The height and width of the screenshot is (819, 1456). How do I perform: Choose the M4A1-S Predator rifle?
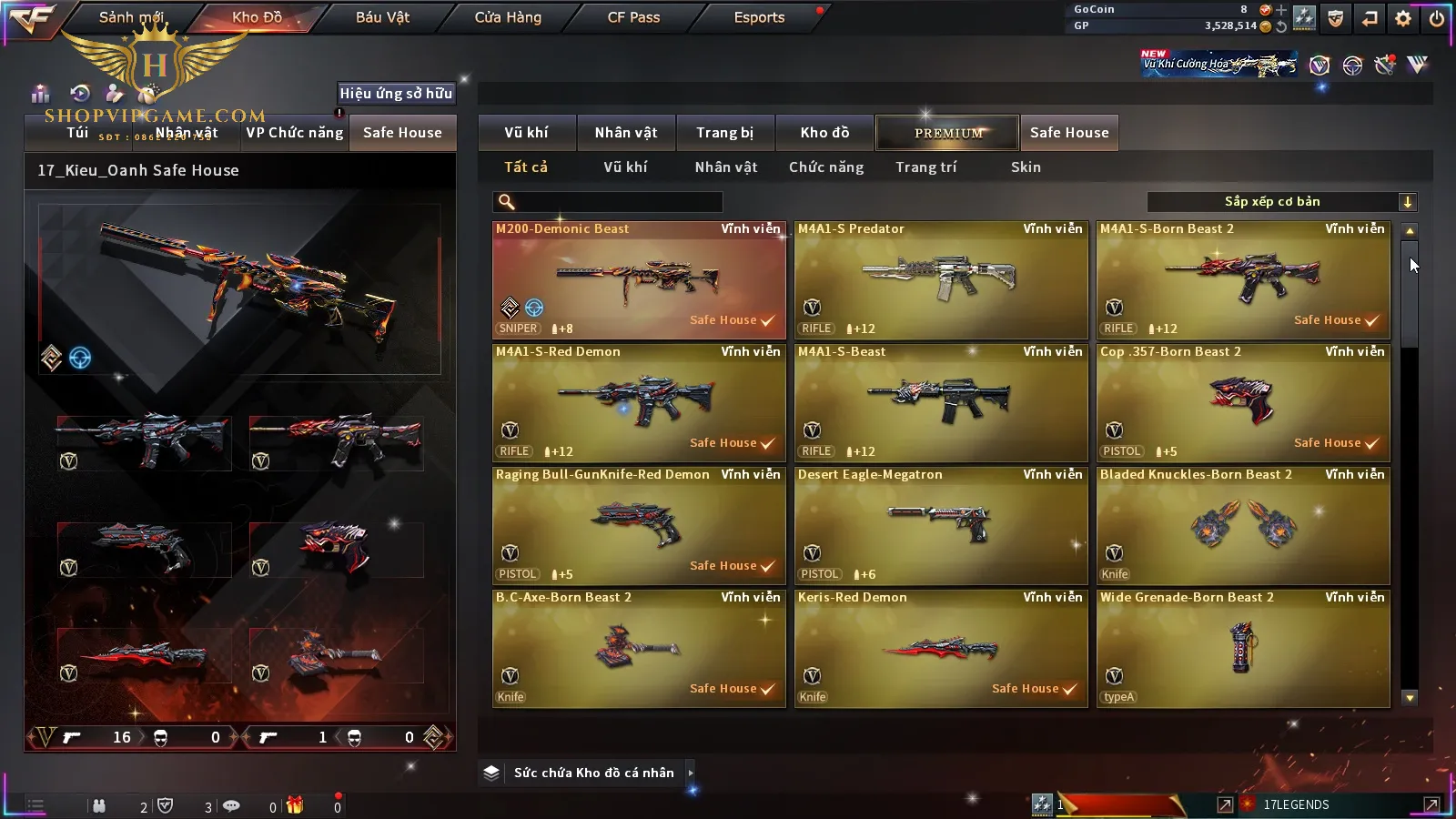pos(941,280)
